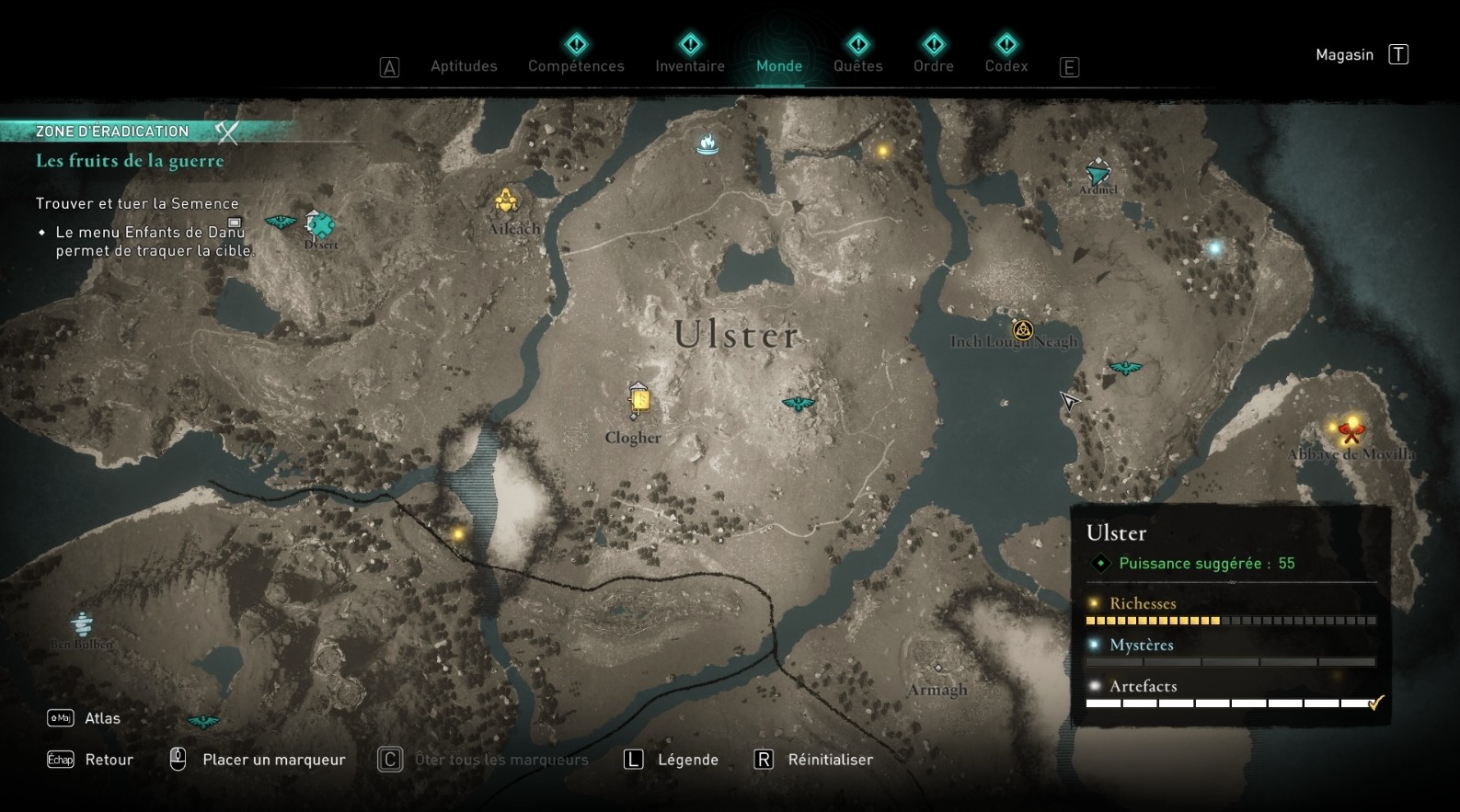Select the Aileach settlement icon

505,200
